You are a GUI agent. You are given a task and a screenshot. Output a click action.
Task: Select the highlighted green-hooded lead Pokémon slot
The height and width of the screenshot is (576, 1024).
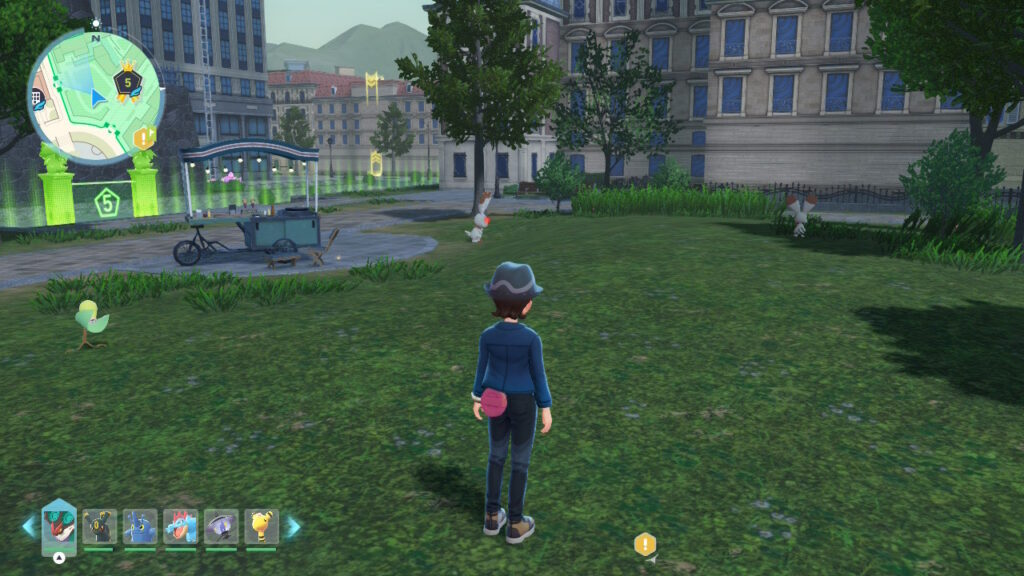click(x=59, y=526)
